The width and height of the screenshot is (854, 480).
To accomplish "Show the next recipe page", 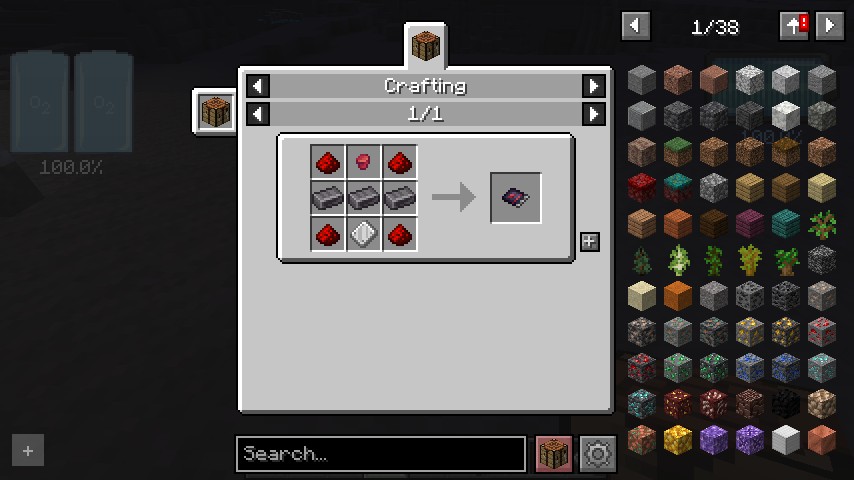I will pos(594,114).
